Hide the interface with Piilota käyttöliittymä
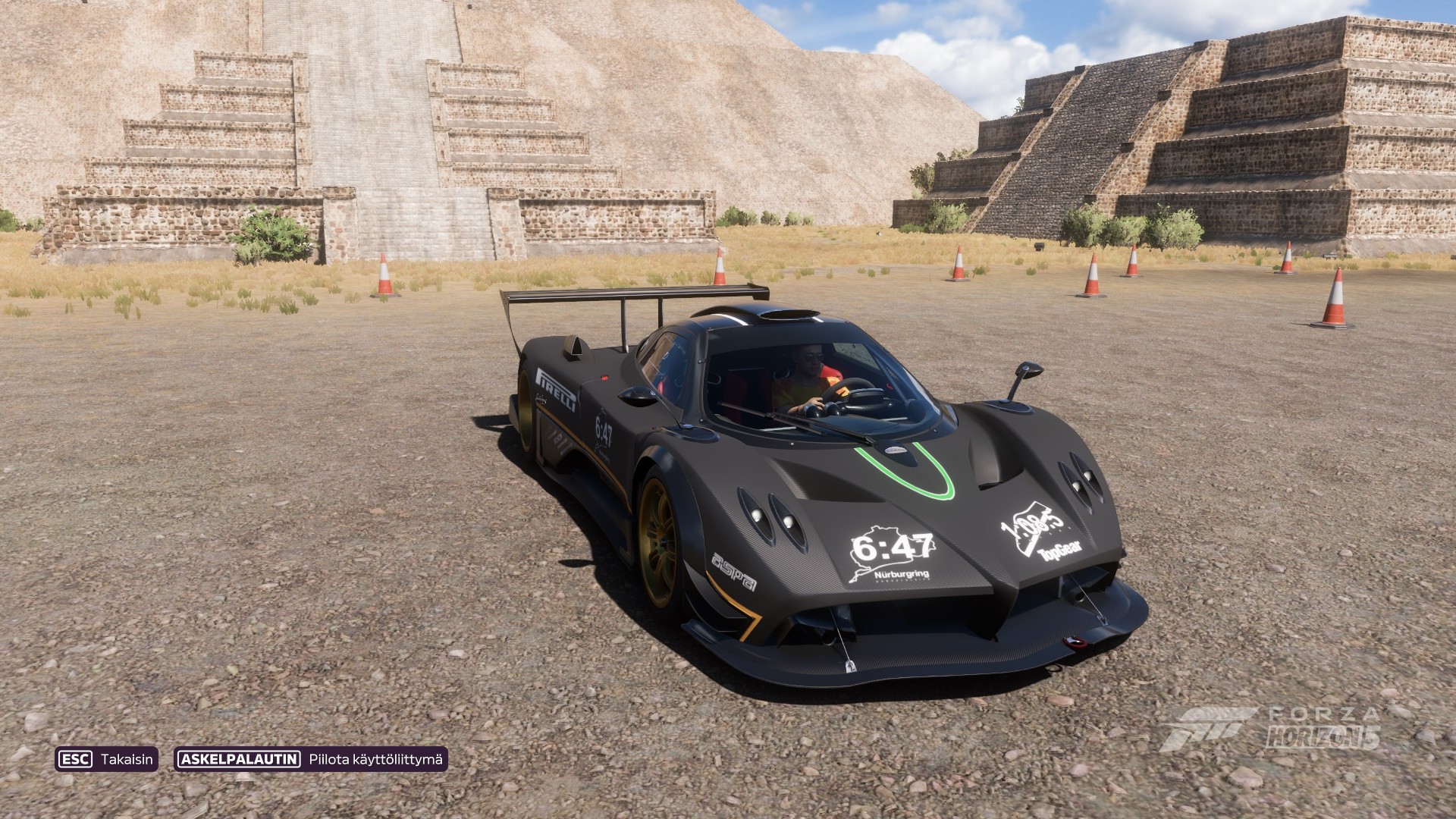The image size is (1456, 819). tap(311, 759)
